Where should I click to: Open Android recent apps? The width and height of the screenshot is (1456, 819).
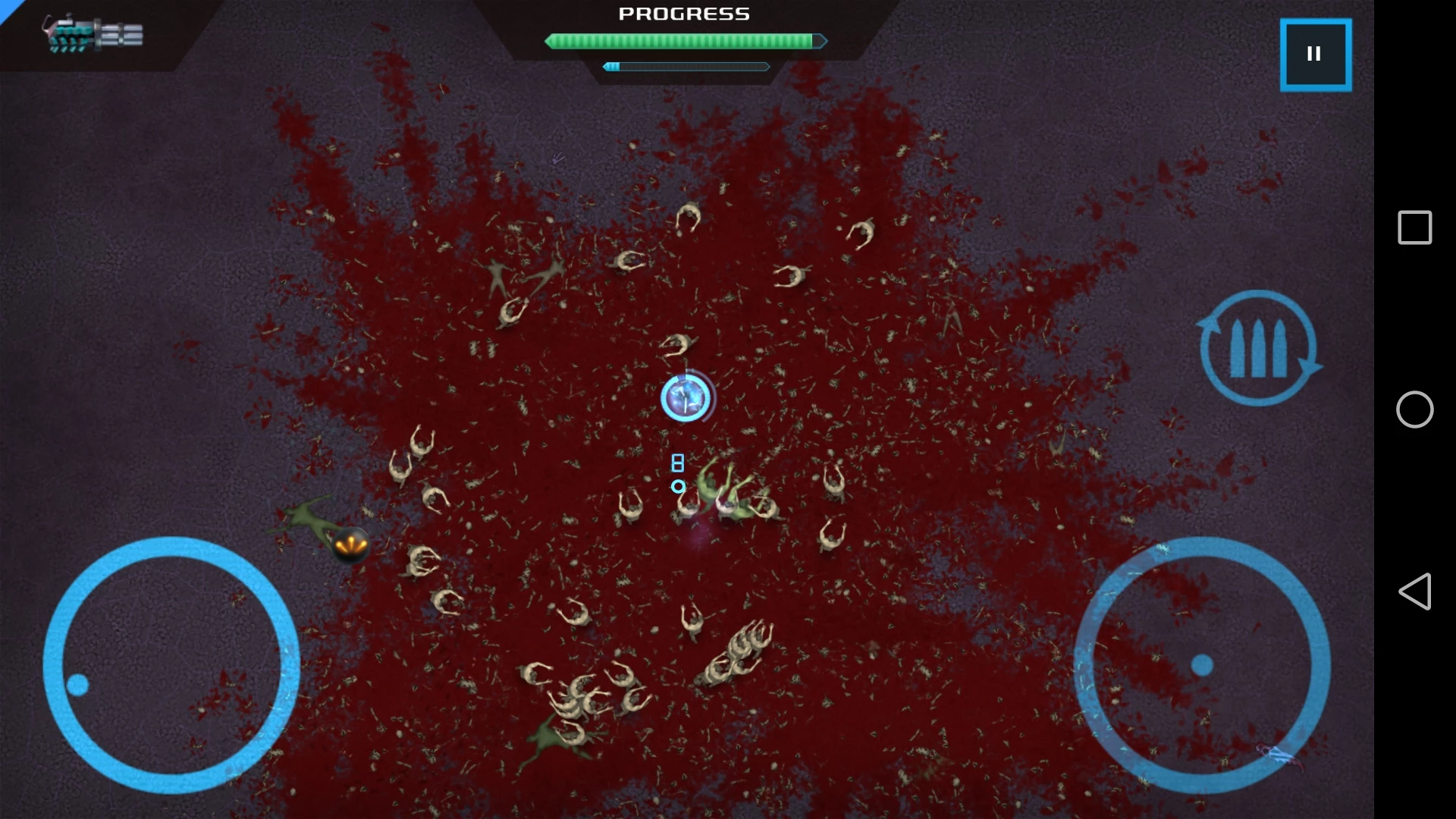[1414, 227]
